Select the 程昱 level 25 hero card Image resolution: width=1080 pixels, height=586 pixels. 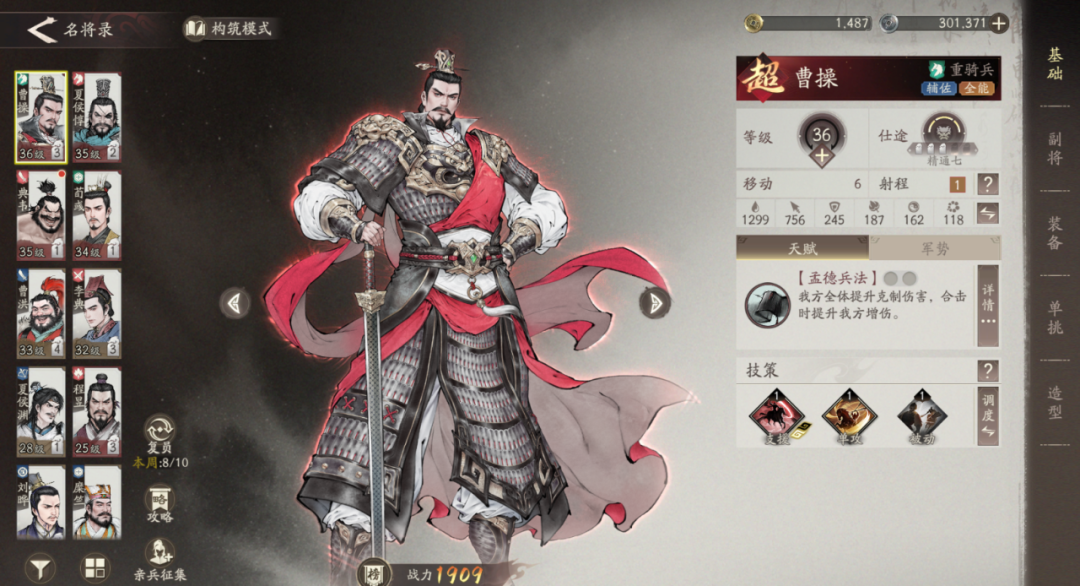pyautogui.click(x=97, y=411)
